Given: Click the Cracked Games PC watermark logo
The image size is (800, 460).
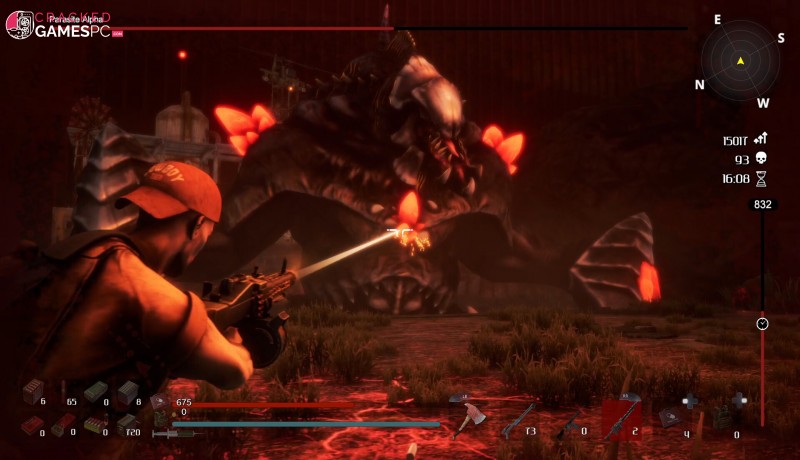Looking at the screenshot, I should click(x=58, y=26).
